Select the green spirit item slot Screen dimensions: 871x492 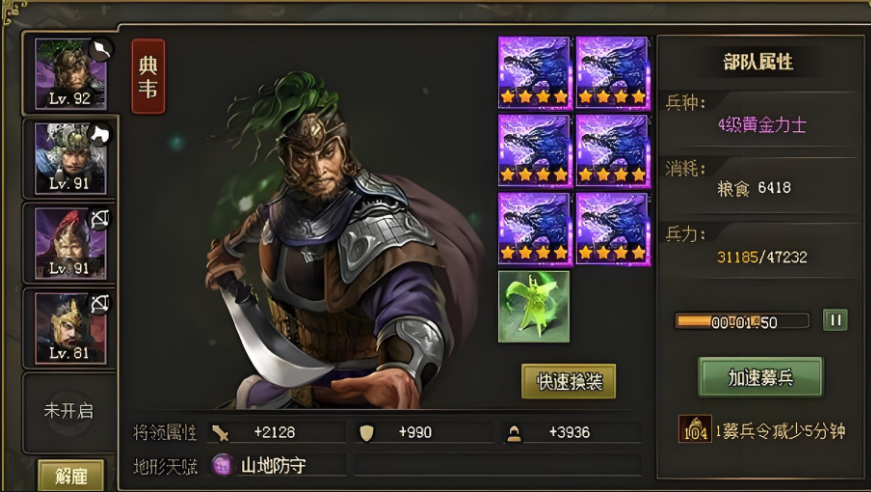534,307
